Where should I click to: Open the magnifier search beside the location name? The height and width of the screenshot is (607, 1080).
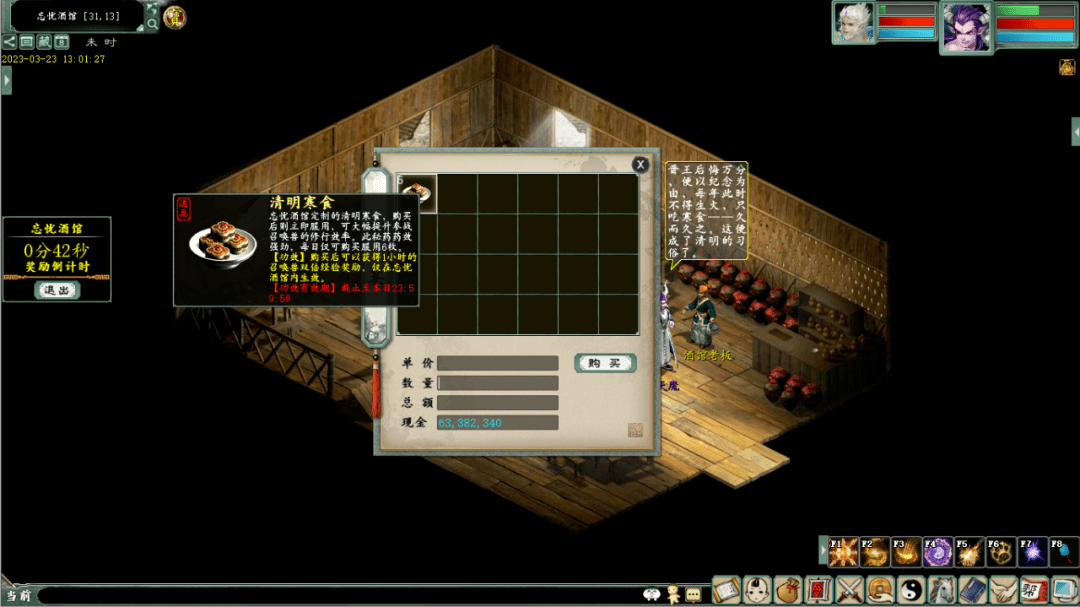150,21
